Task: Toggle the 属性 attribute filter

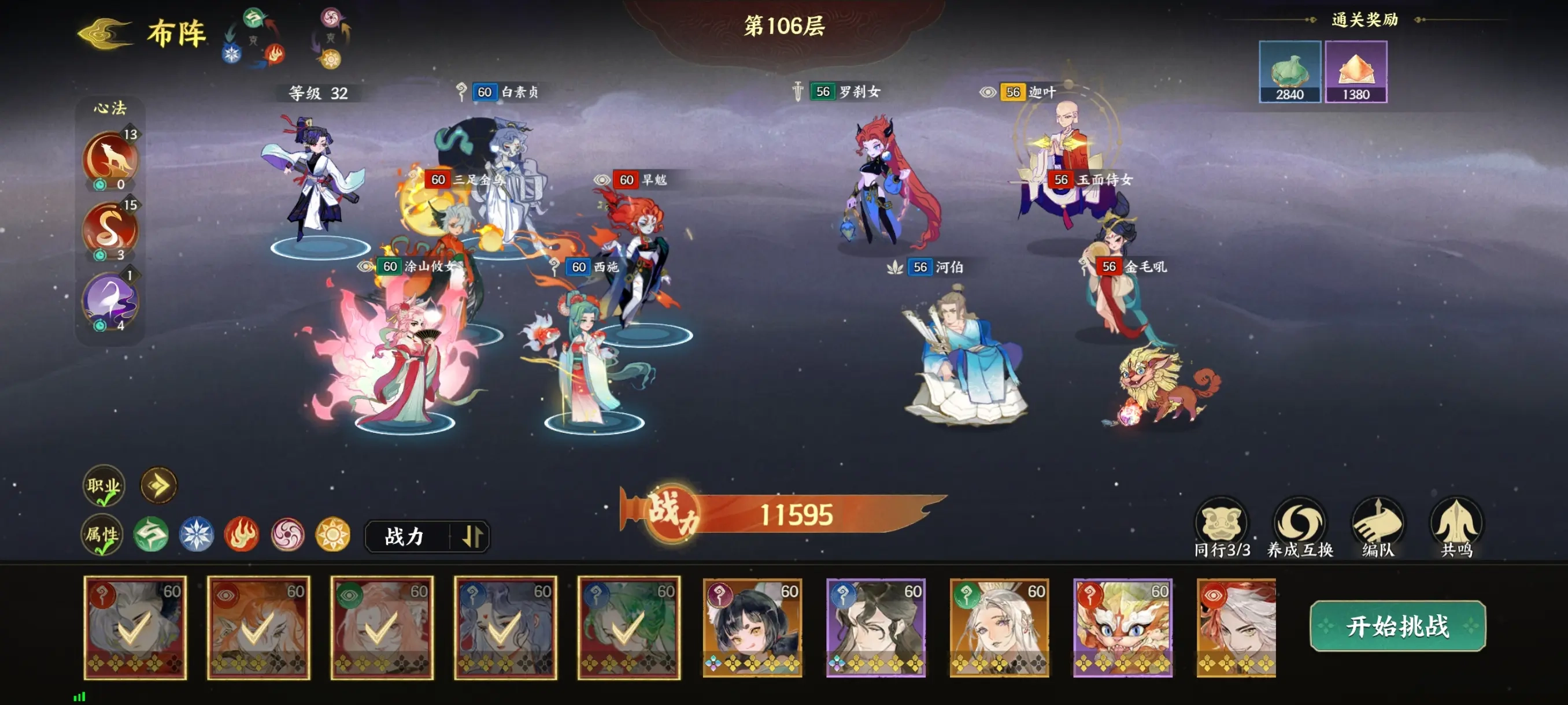Action: [102, 535]
